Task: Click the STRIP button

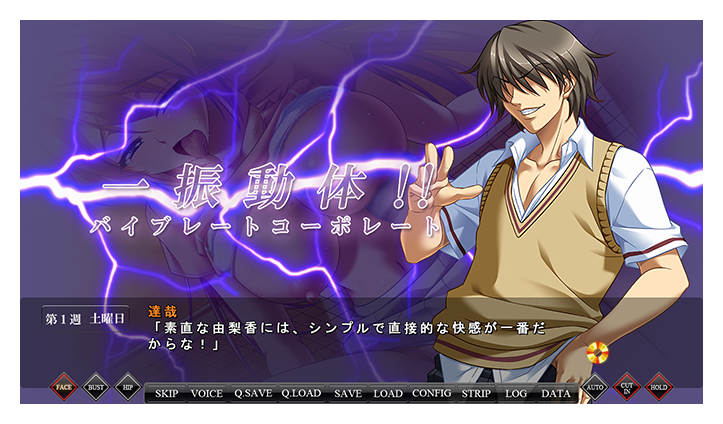Action: point(476,393)
